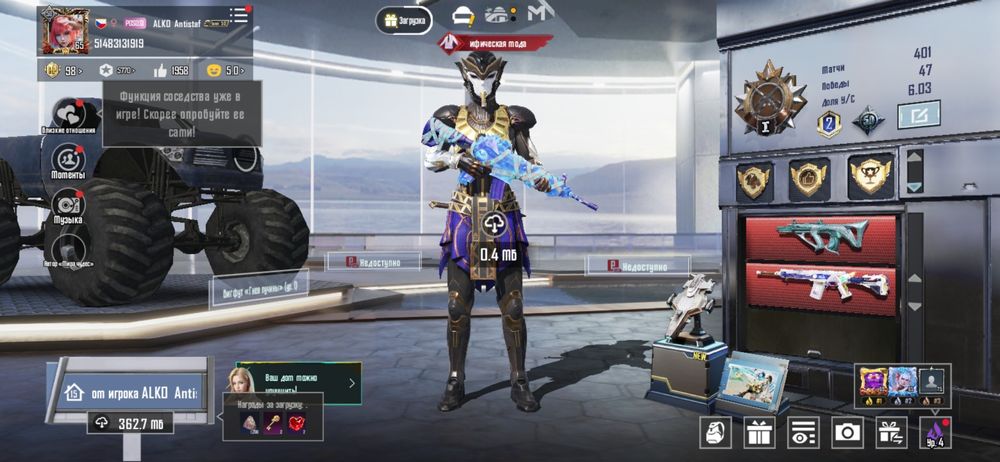This screenshot has height=462, width=1000.
Task: Open the list menu with red notification dot
Action: pyautogui.click(x=239, y=15)
